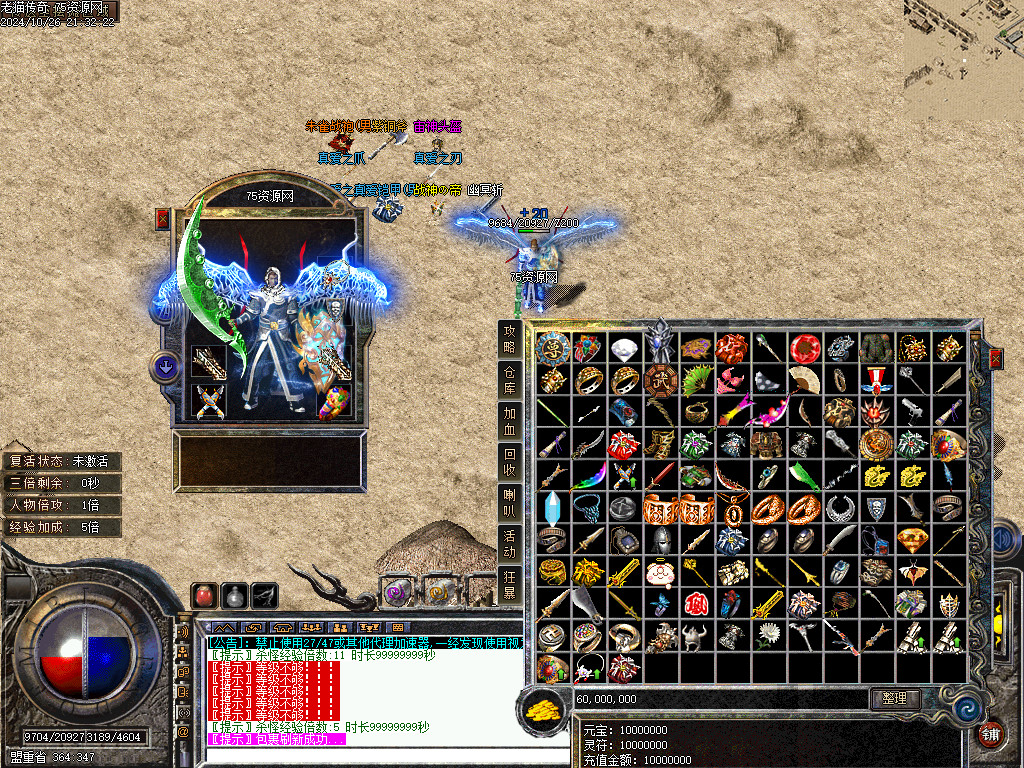Screen dimensions: 1024x768
Task: Open the minimap in the corner
Action: tap(963, 45)
